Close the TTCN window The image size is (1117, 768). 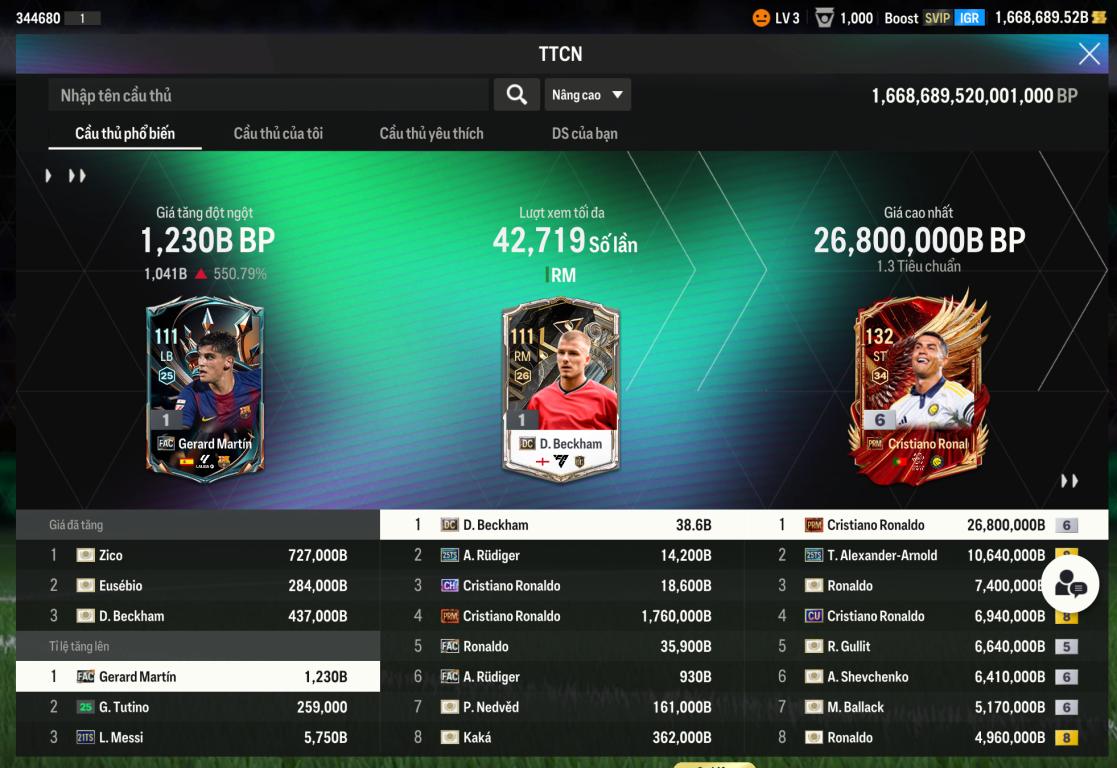[x=1089, y=54]
